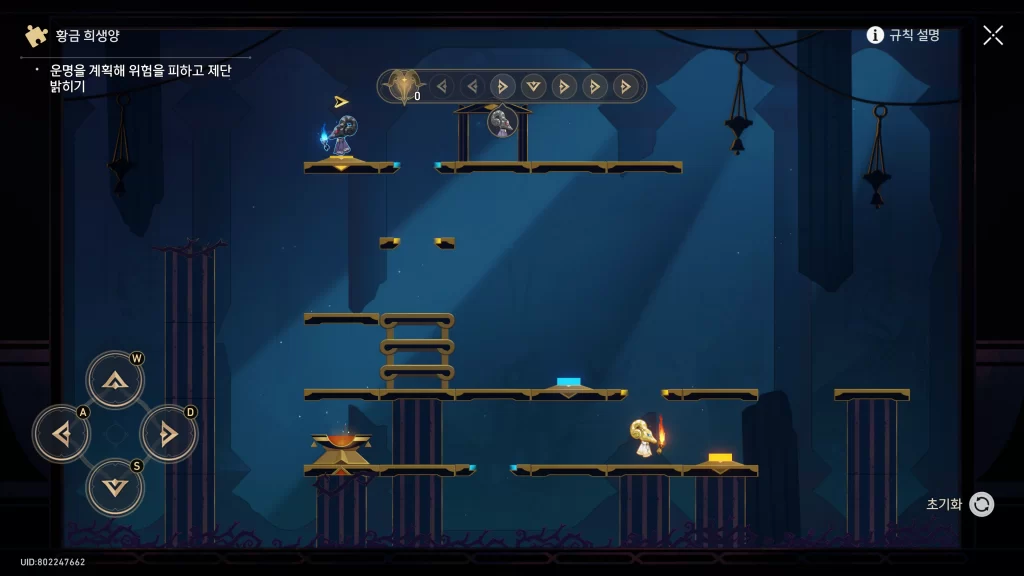Move right with the D arrow button
Viewport: 1024px width, 576px height.
[168, 434]
